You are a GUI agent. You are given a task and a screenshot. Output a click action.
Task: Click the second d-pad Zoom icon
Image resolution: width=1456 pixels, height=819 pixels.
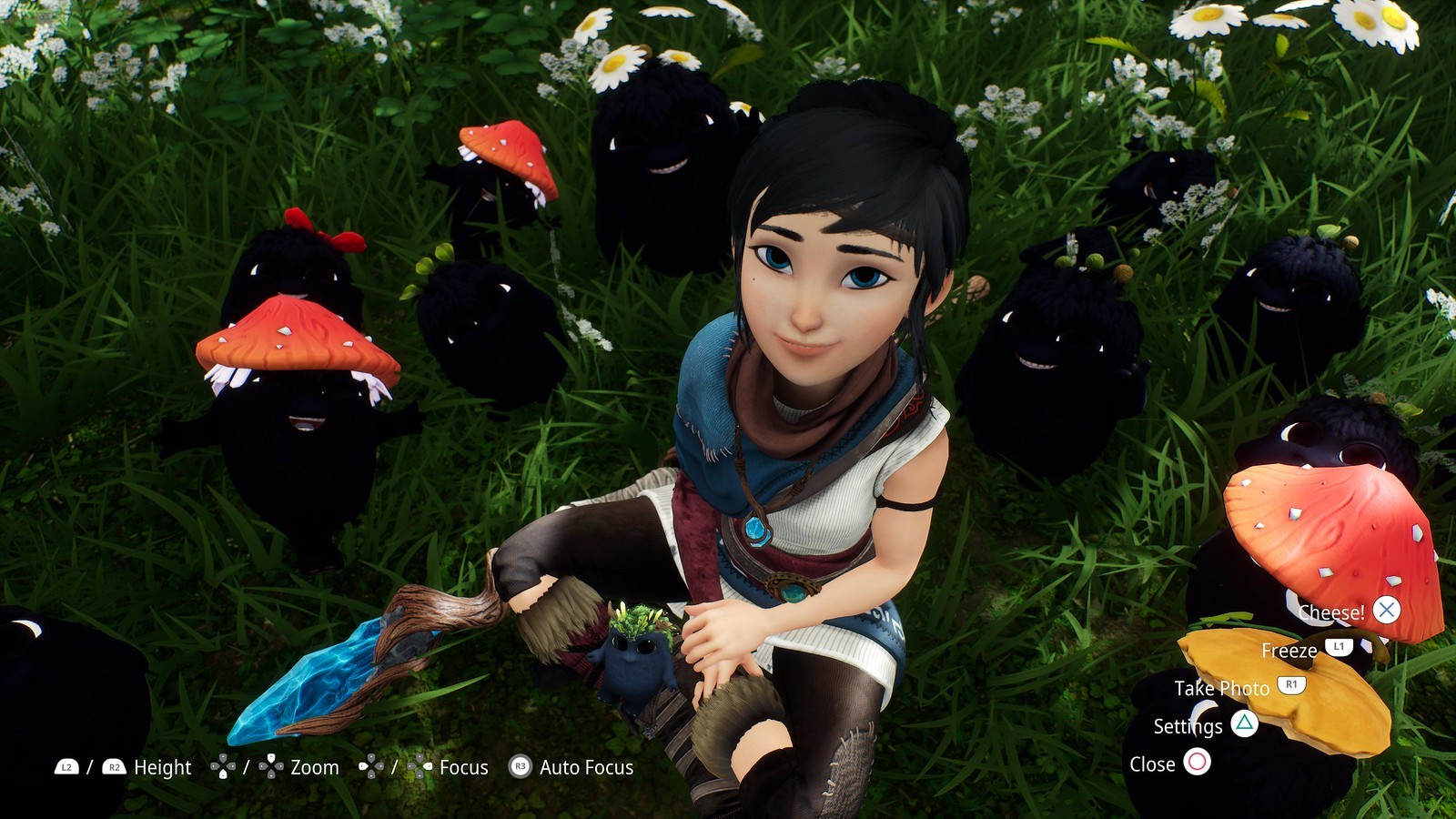point(272,767)
